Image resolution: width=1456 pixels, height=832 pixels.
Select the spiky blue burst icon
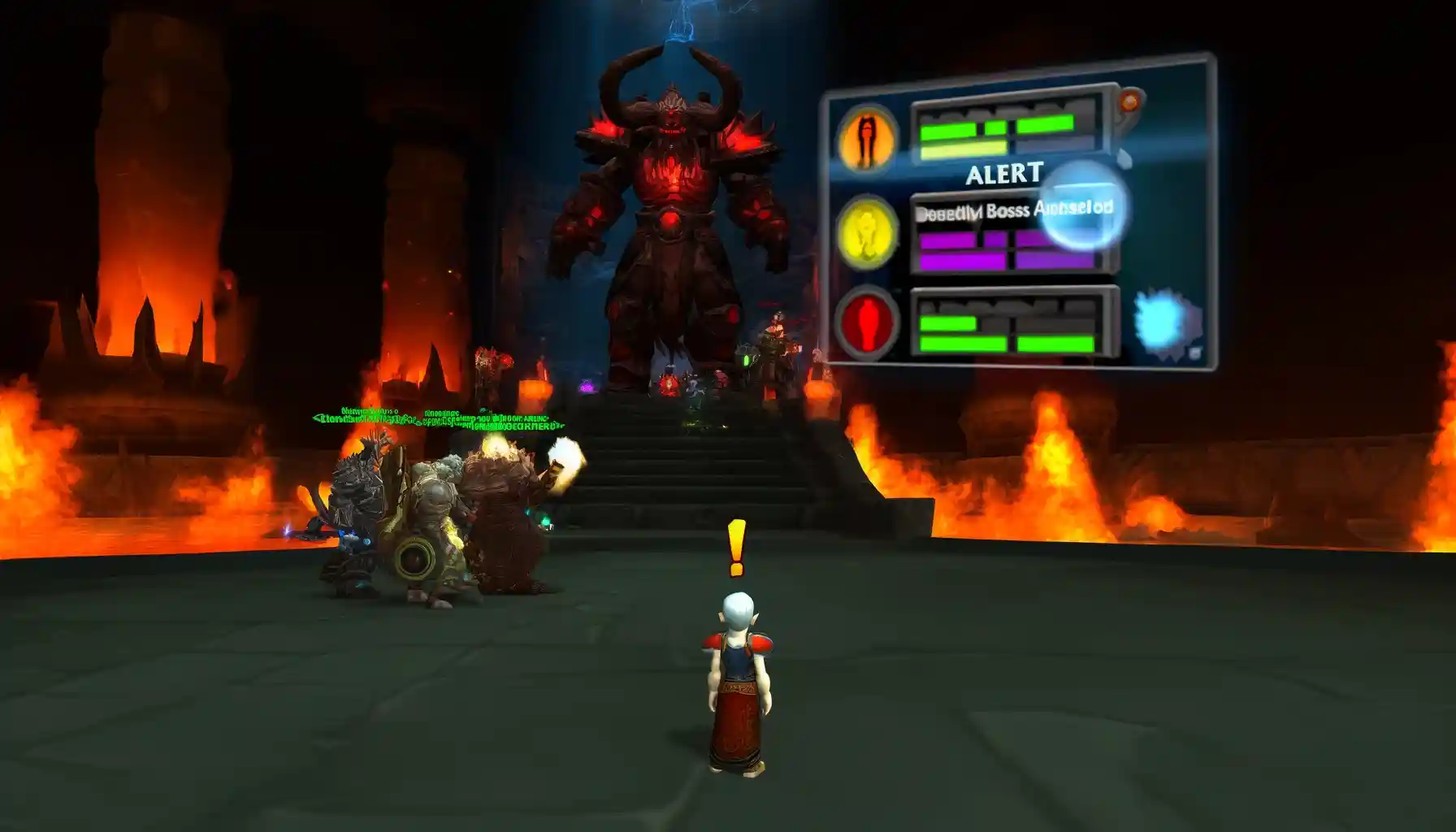1167,323
